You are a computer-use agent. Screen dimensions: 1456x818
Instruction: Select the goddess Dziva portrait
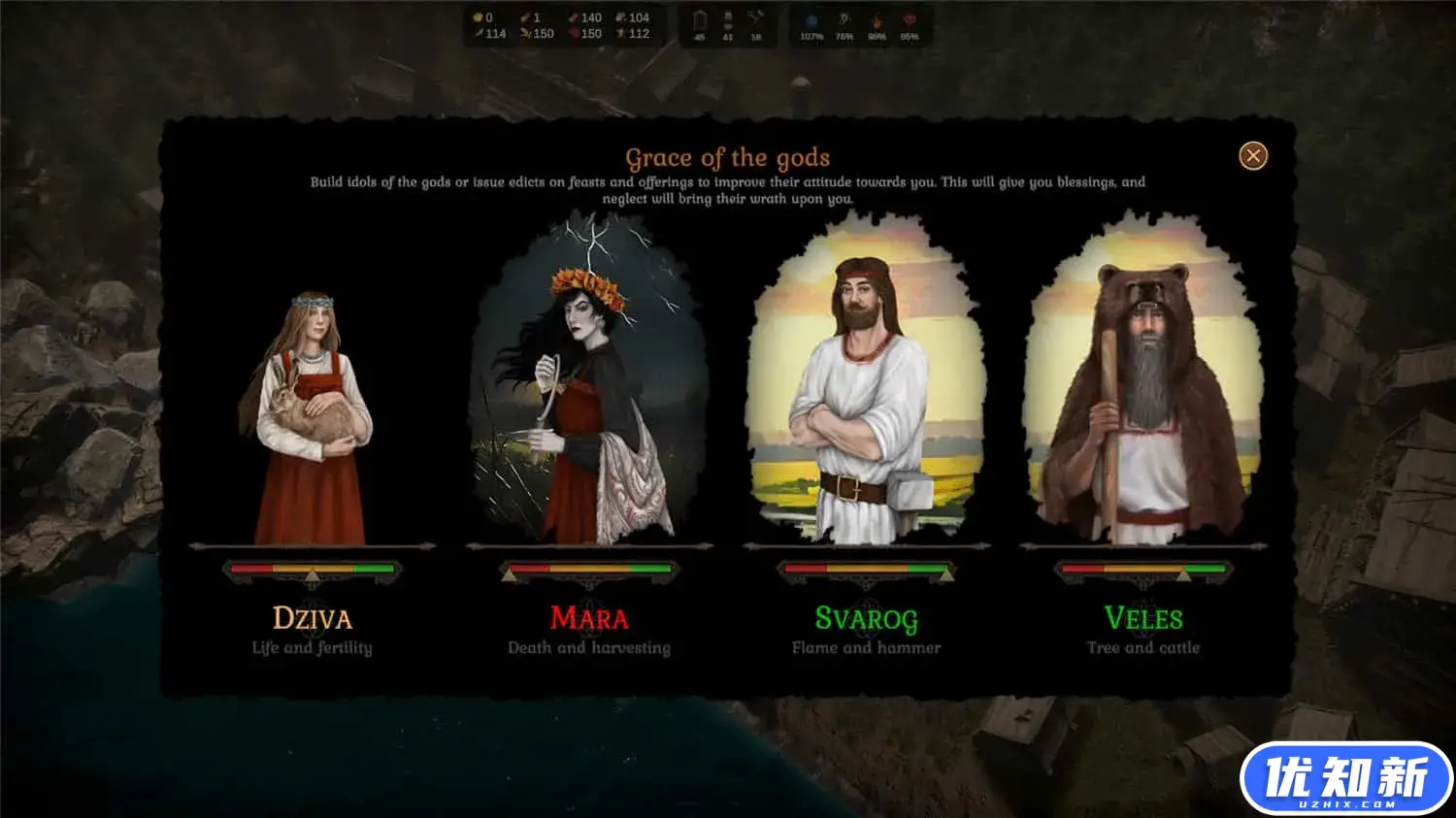tap(311, 417)
